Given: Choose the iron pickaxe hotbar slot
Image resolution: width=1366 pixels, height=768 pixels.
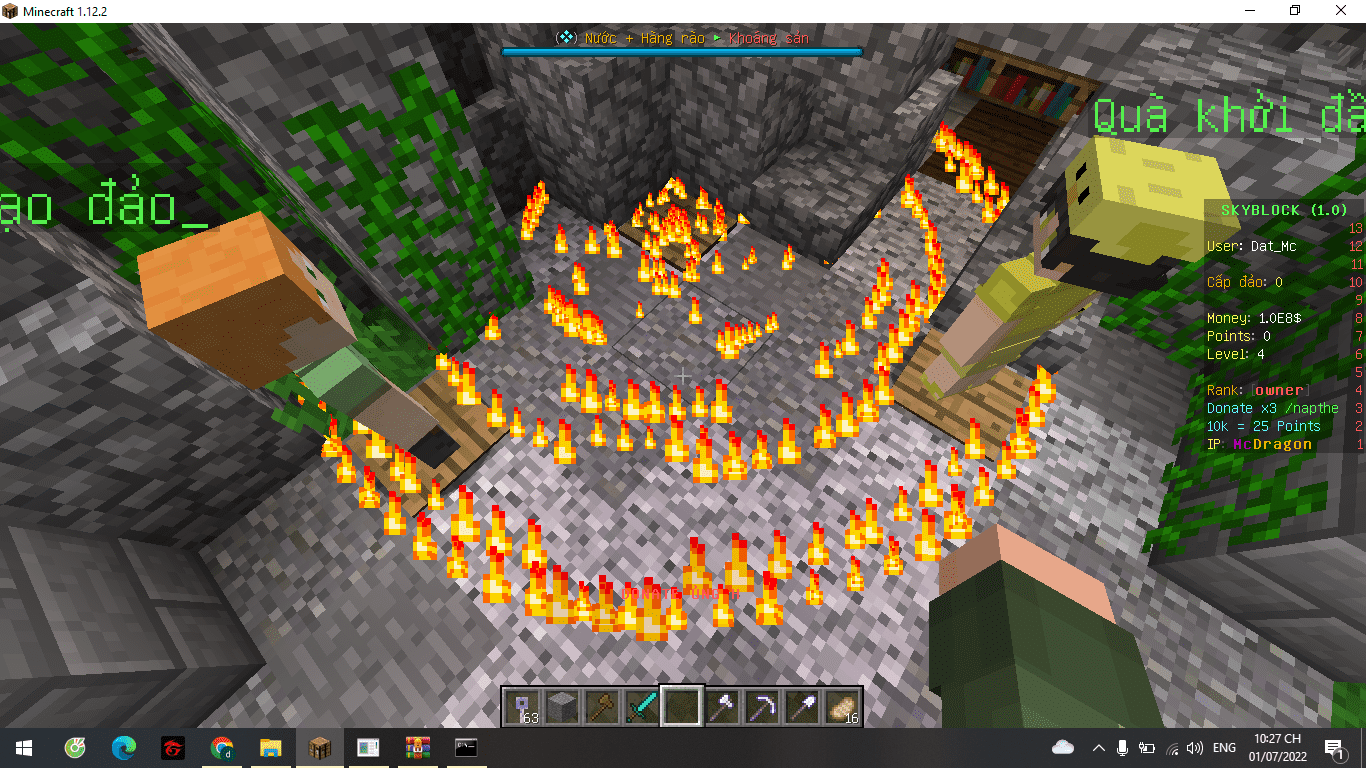Looking at the screenshot, I should pos(762,706).
